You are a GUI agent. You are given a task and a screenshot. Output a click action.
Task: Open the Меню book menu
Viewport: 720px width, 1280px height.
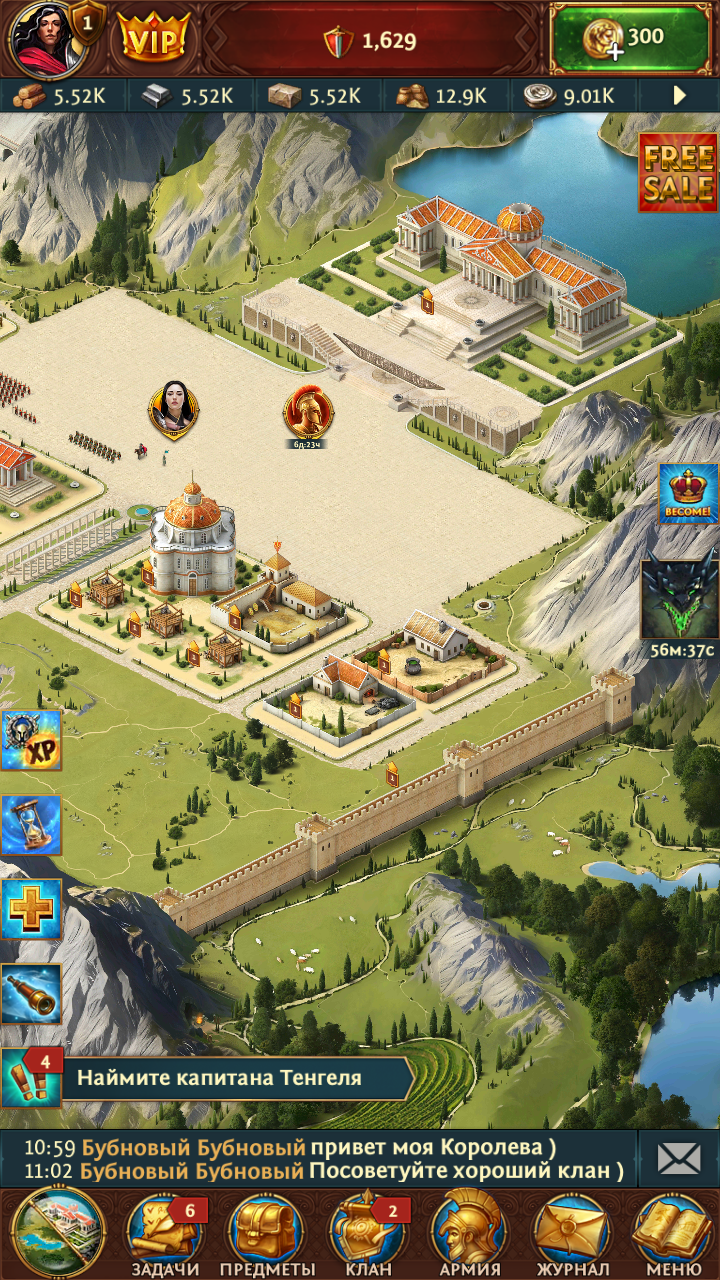pos(672,1234)
